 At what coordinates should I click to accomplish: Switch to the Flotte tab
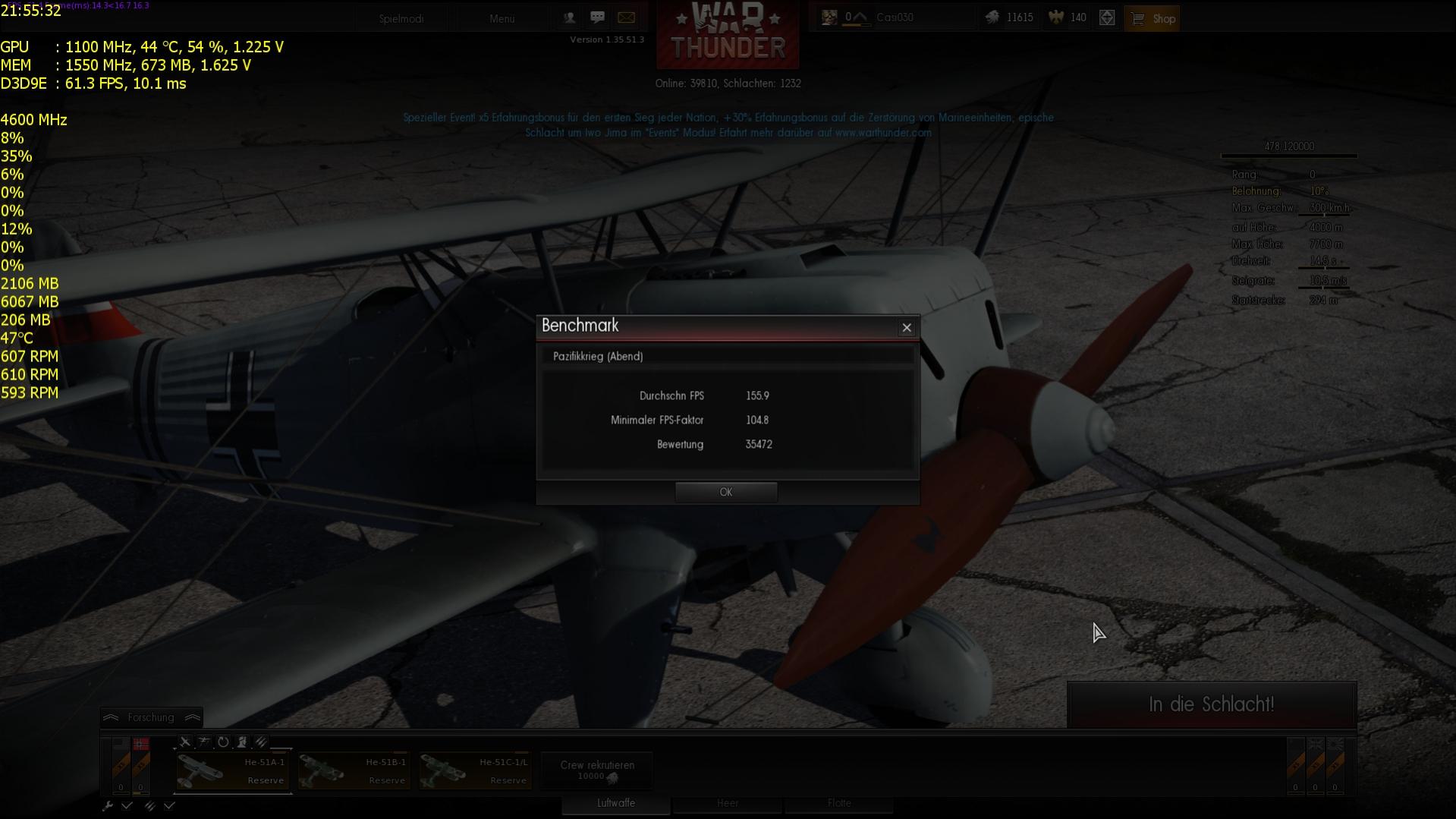[x=838, y=803]
